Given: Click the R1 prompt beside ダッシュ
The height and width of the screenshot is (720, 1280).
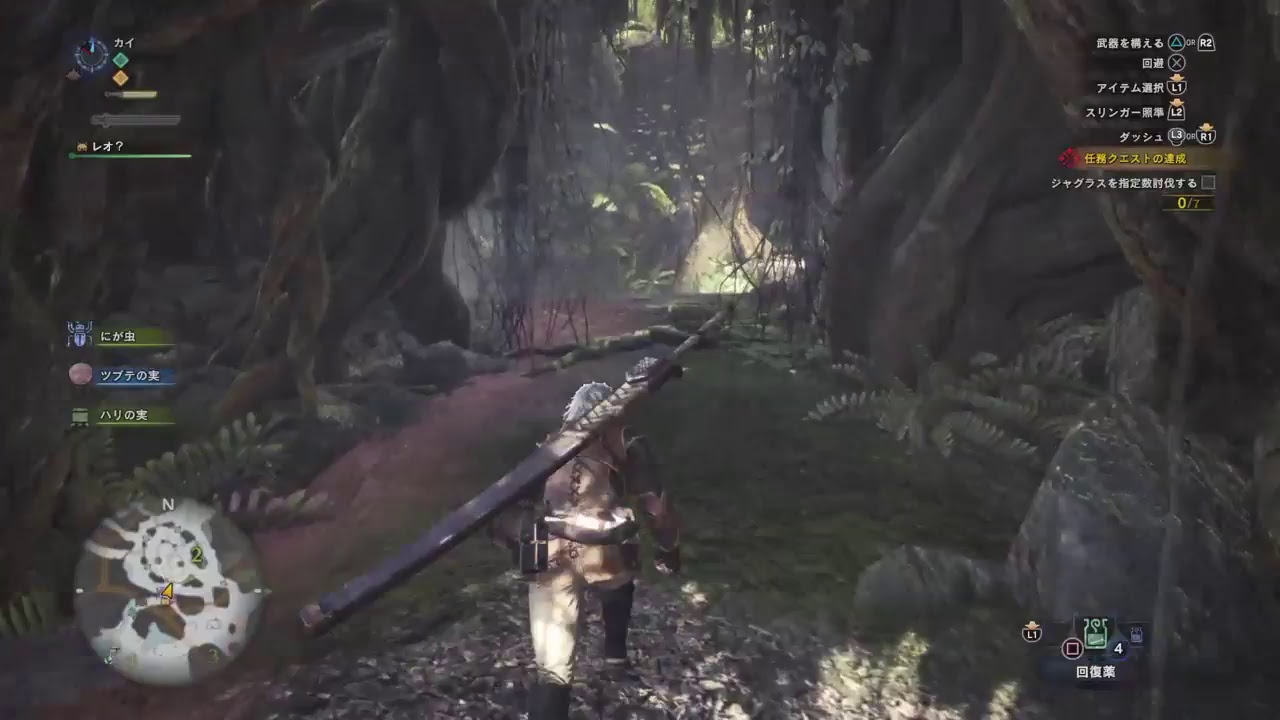Looking at the screenshot, I should point(1206,136).
